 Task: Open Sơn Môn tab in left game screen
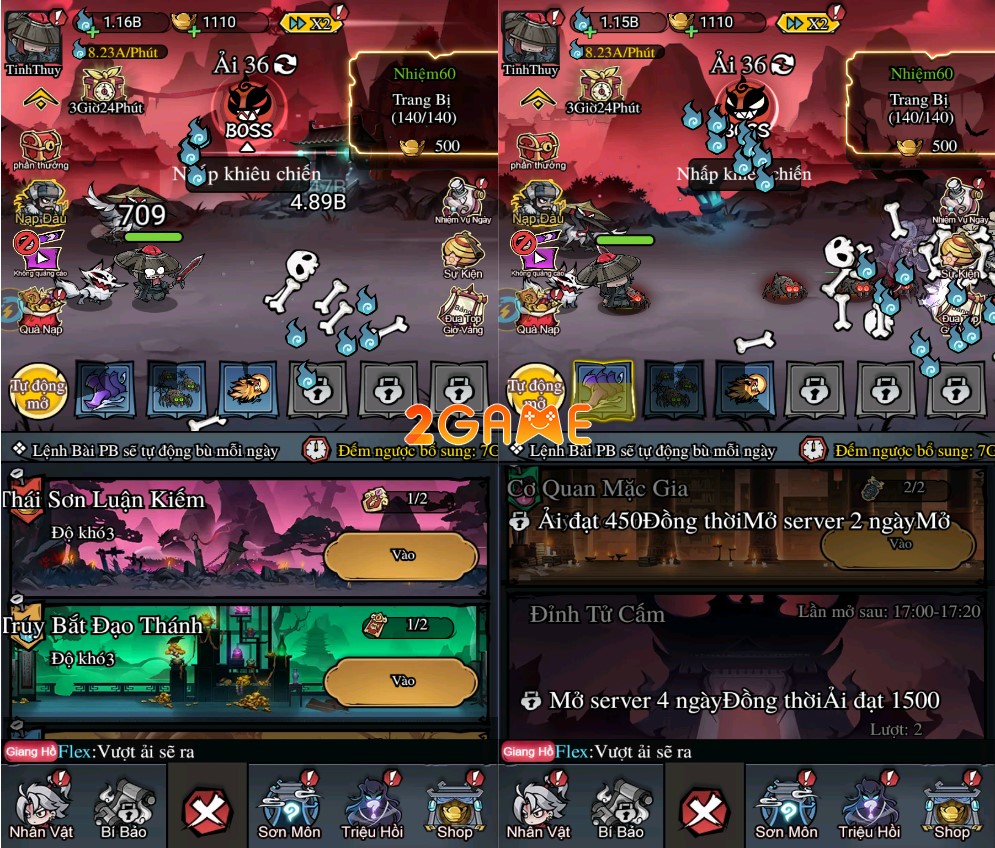click(290, 807)
